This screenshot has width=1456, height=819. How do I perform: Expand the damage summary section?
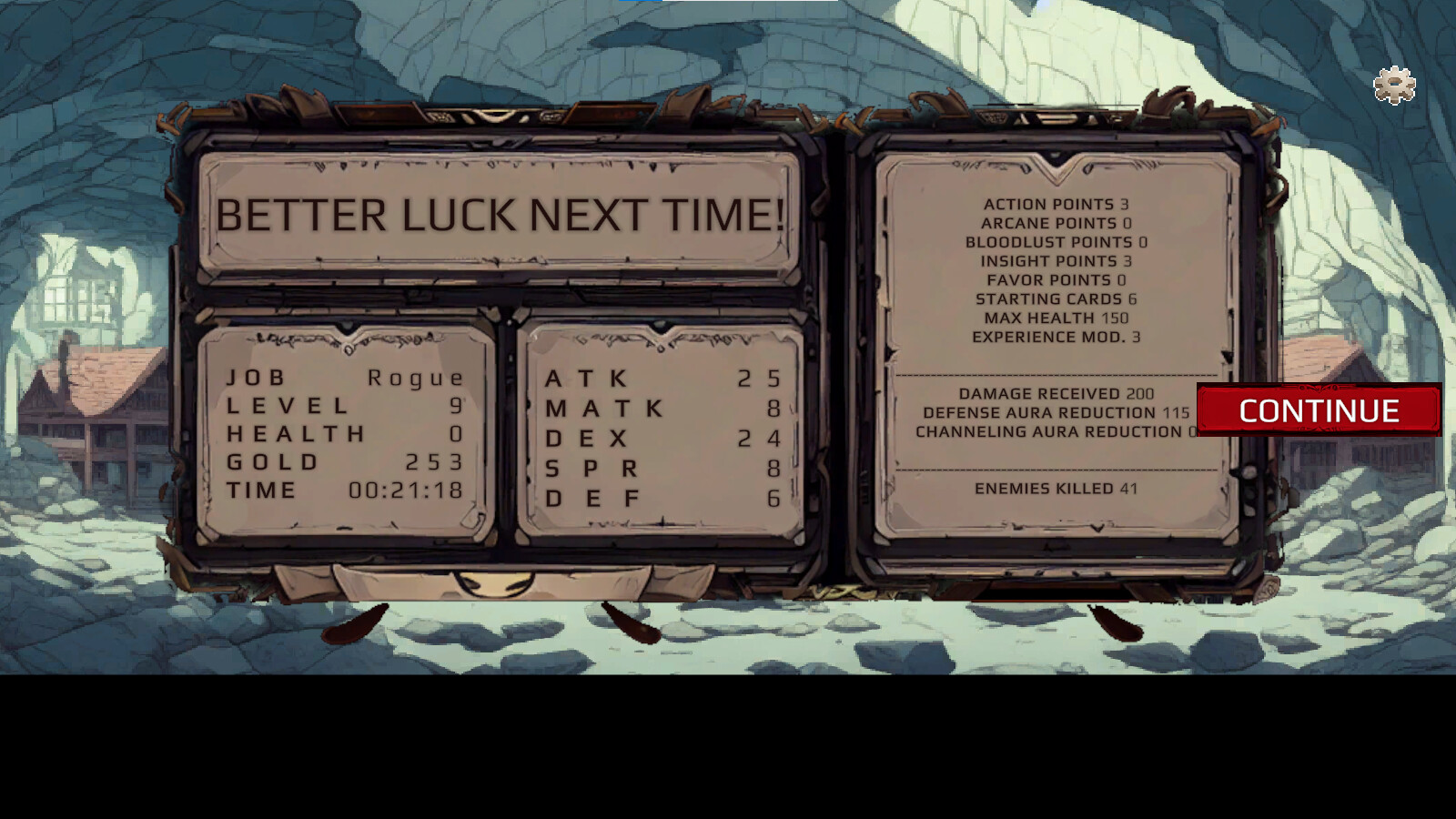coord(1056,412)
